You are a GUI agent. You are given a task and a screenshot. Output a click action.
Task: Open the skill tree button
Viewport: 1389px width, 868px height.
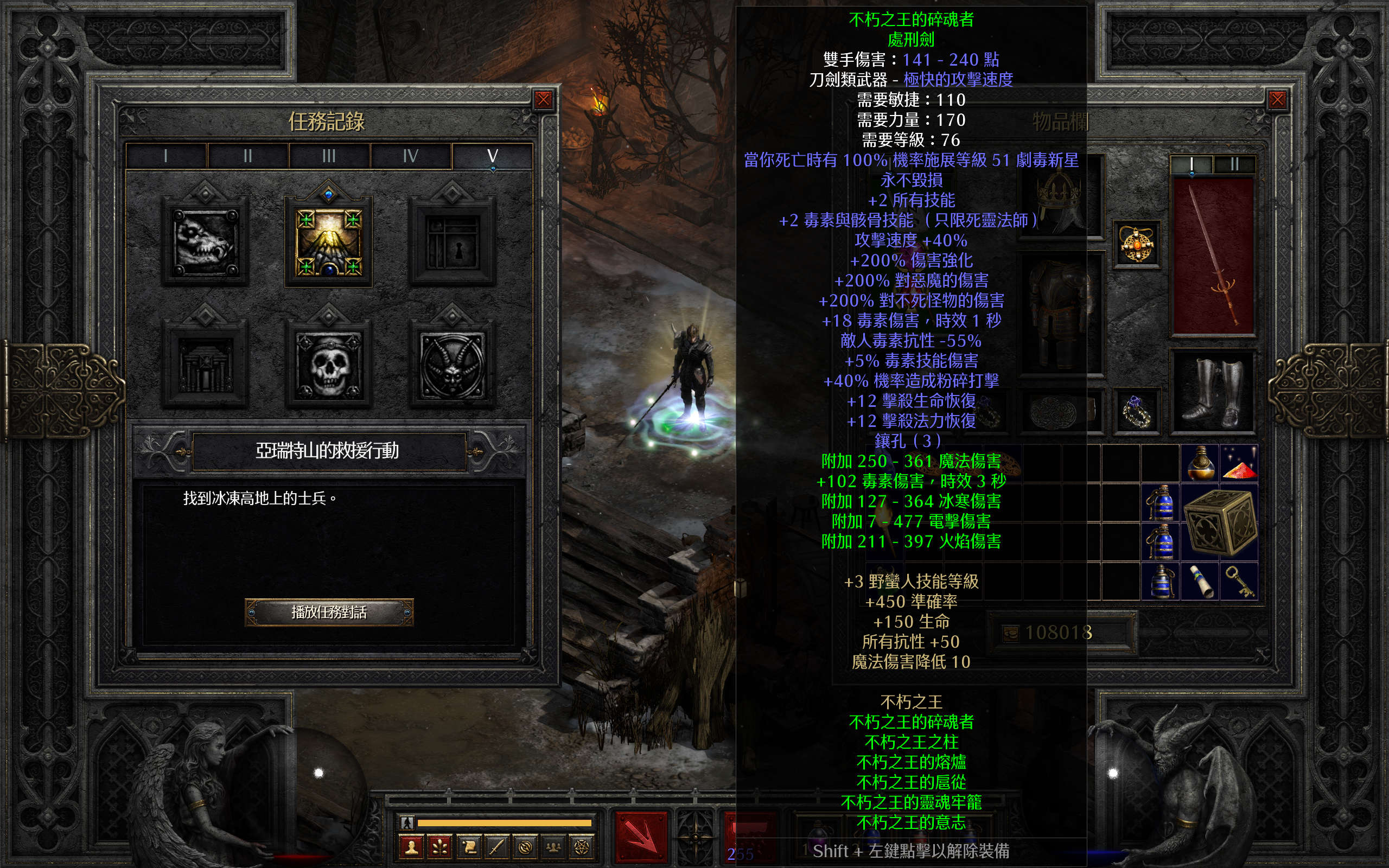(x=439, y=847)
